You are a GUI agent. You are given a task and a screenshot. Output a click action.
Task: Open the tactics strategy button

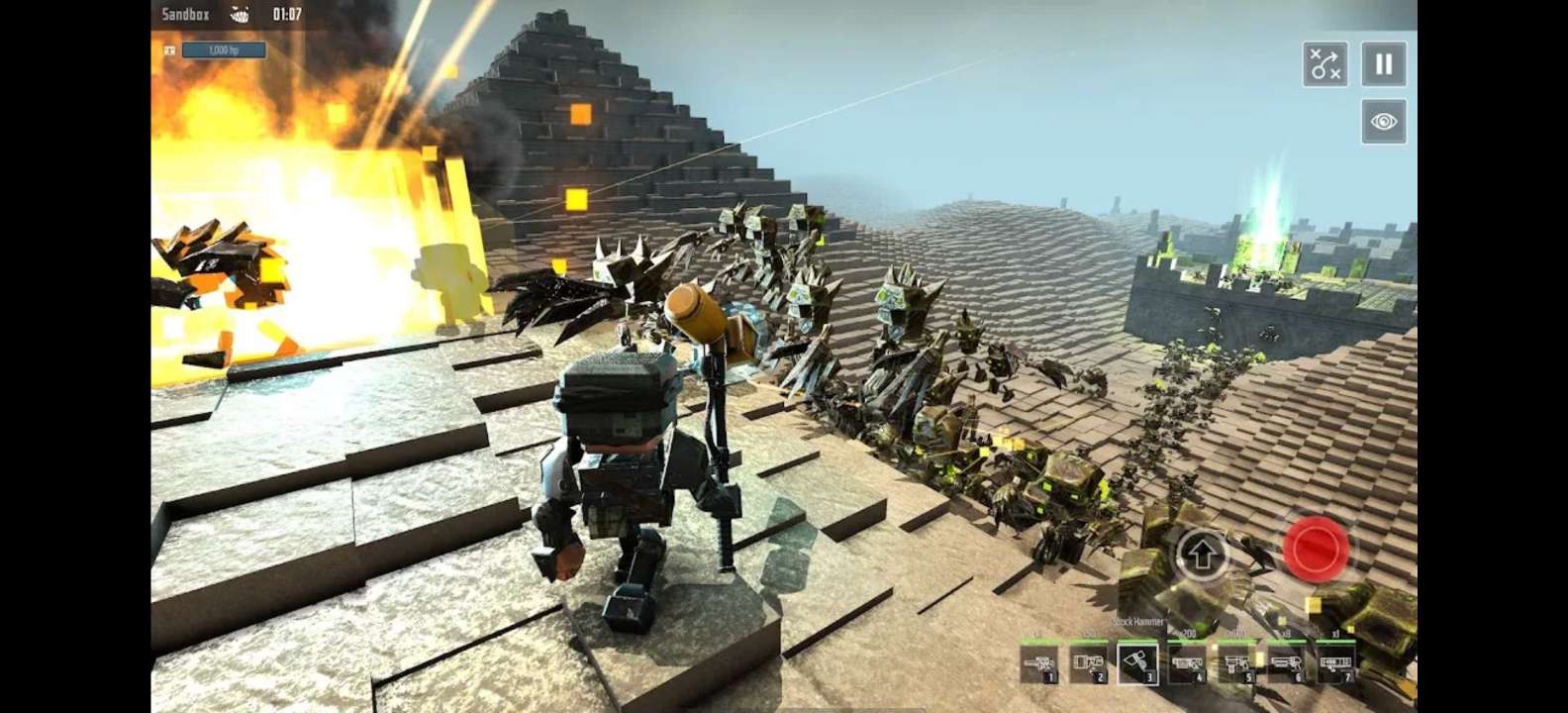[x=1324, y=64]
